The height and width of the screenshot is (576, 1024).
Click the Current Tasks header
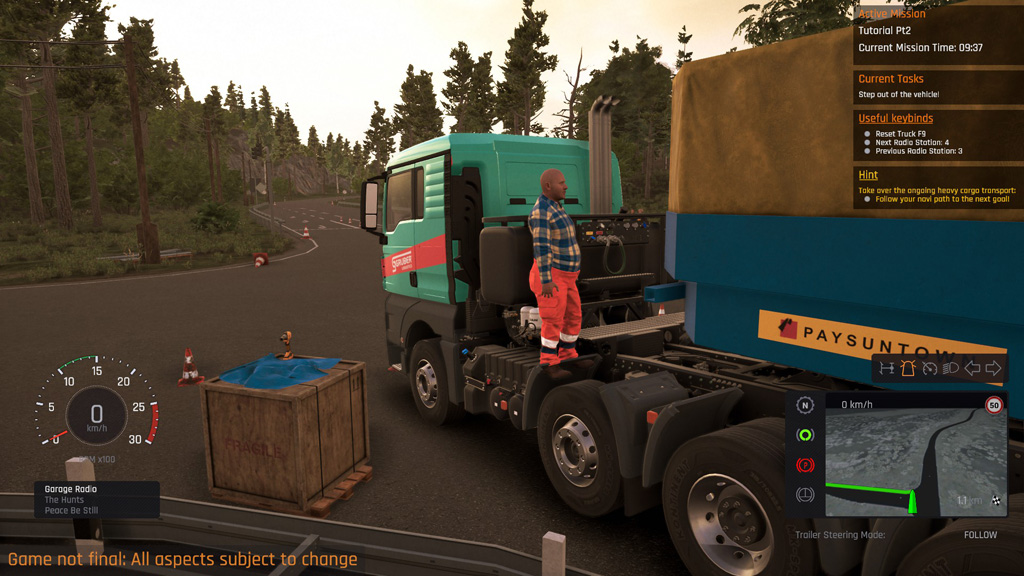[891, 79]
